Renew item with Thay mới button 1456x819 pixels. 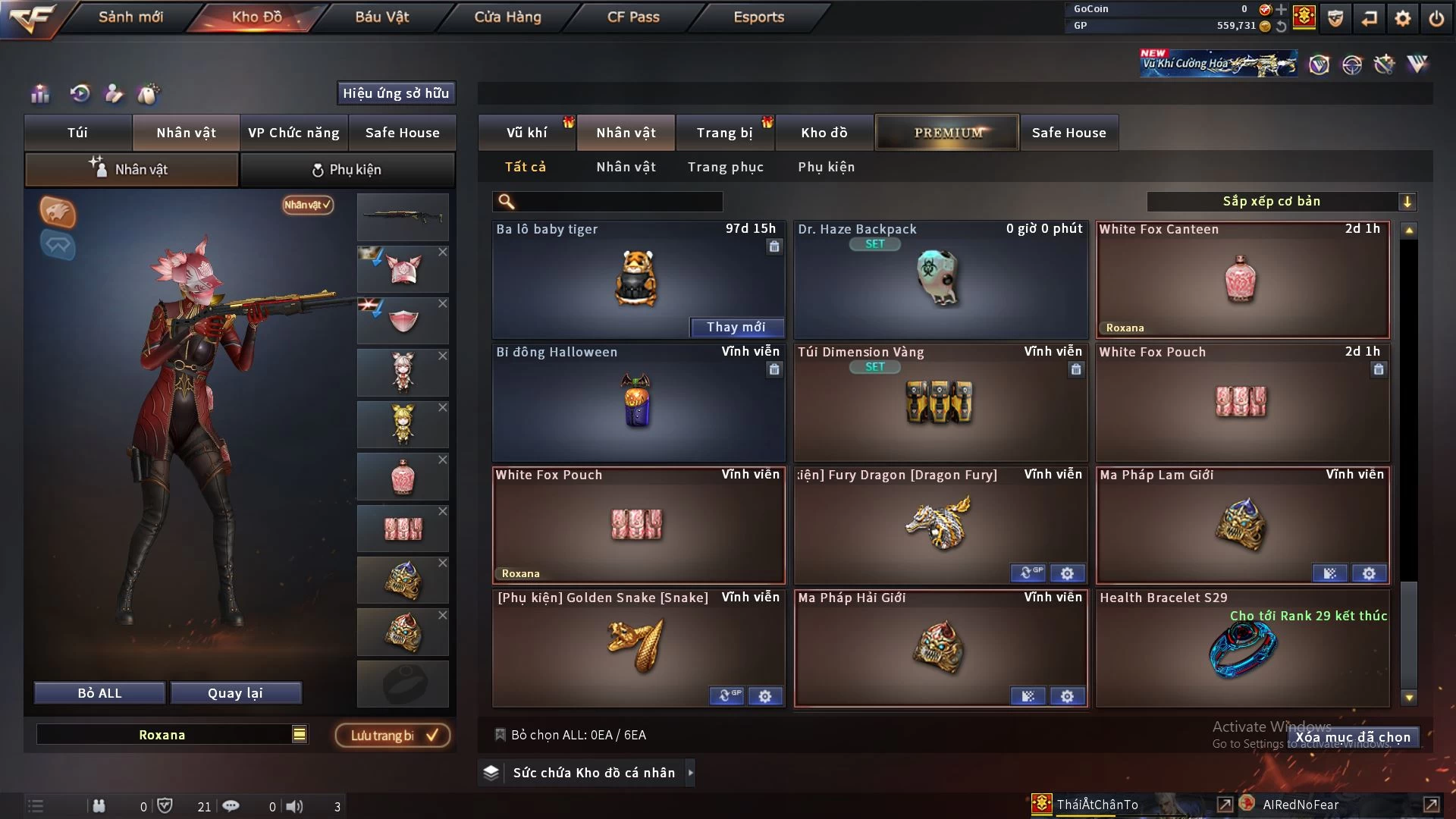coord(736,327)
